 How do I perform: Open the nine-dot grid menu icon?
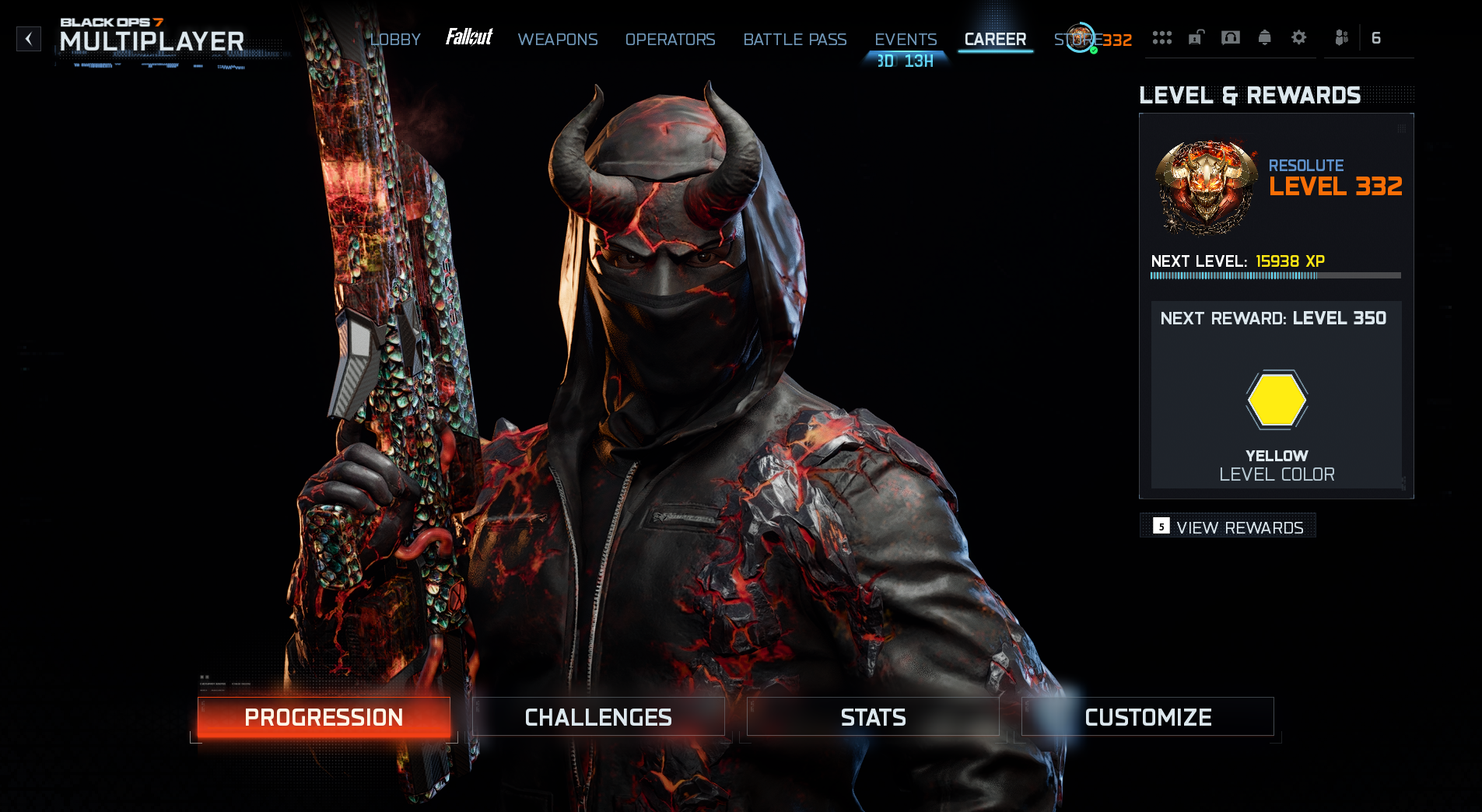(1162, 38)
